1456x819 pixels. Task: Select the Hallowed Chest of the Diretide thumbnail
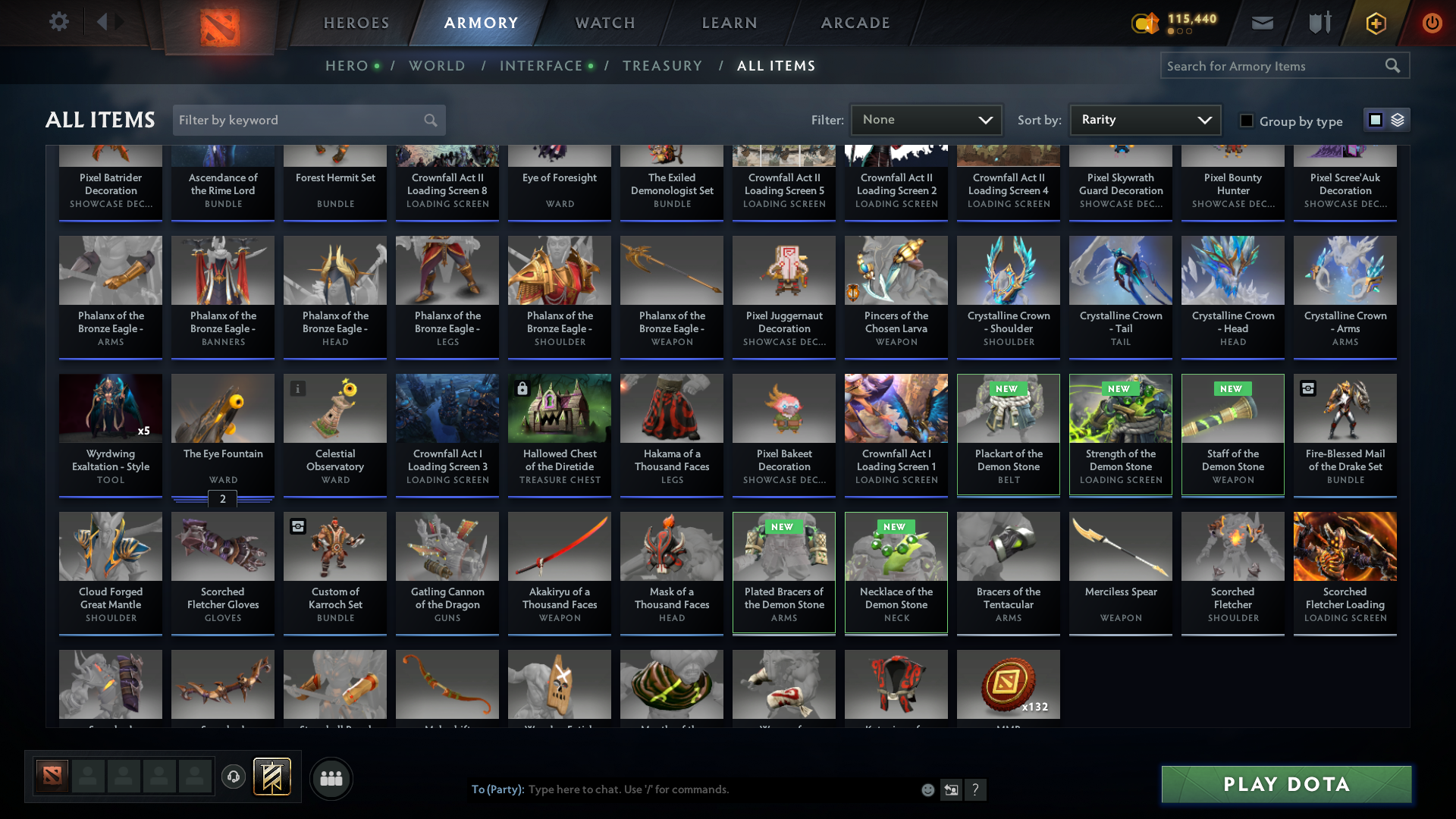point(559,408)
